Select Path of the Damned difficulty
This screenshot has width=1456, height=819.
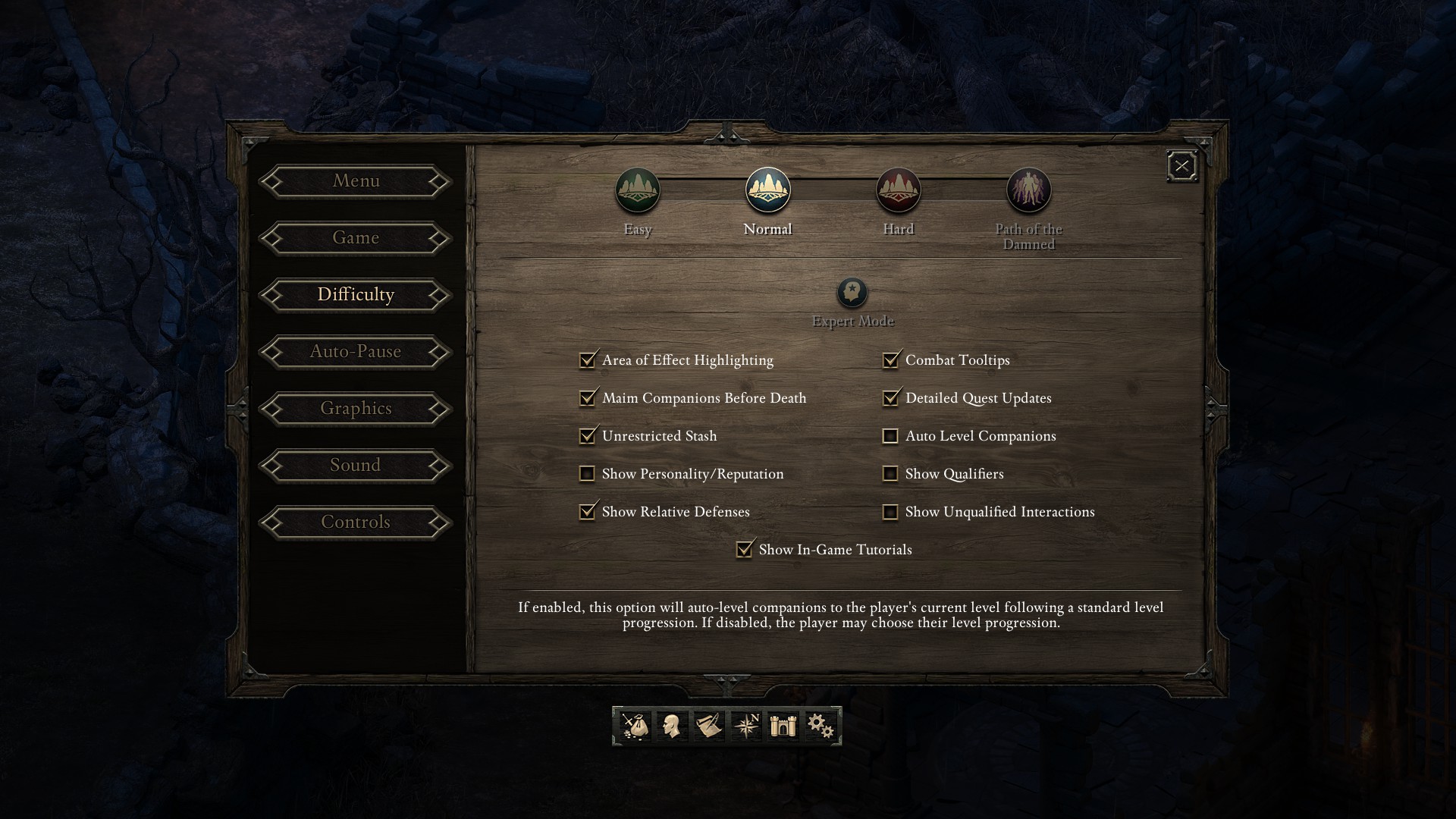tap(1029, 190)
